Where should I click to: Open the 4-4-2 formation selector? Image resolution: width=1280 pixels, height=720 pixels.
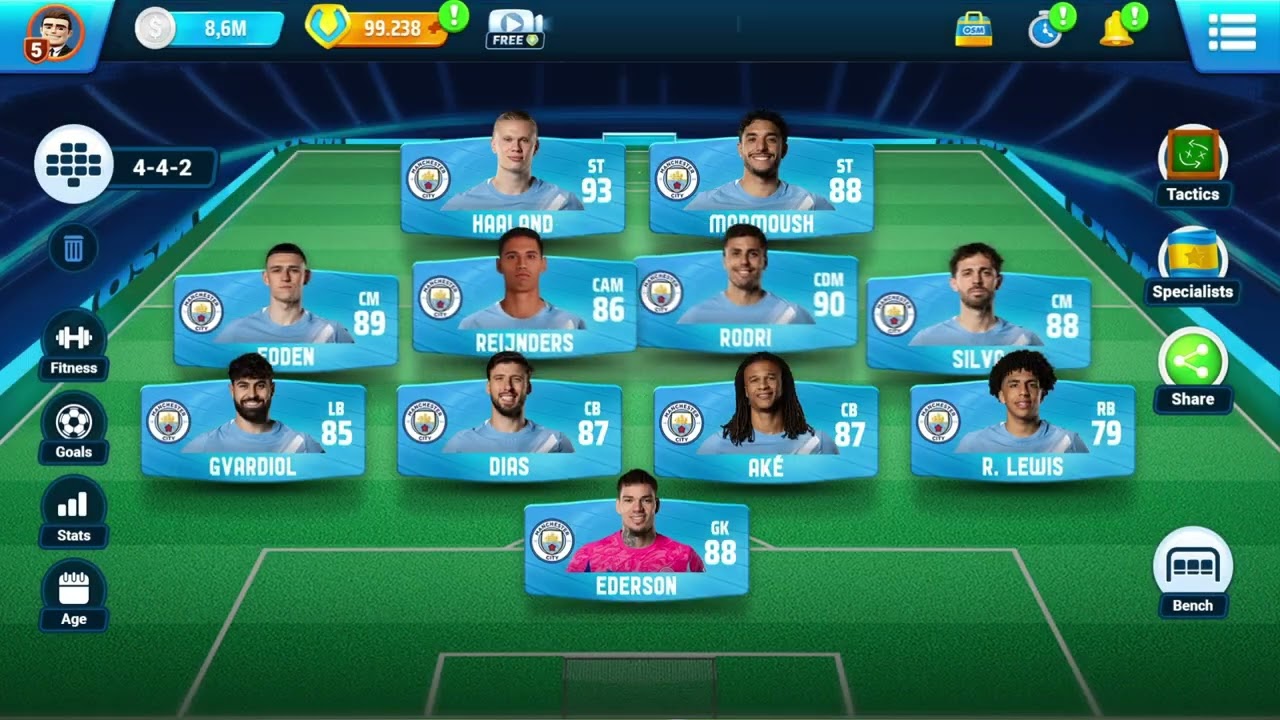pos(74,166)
